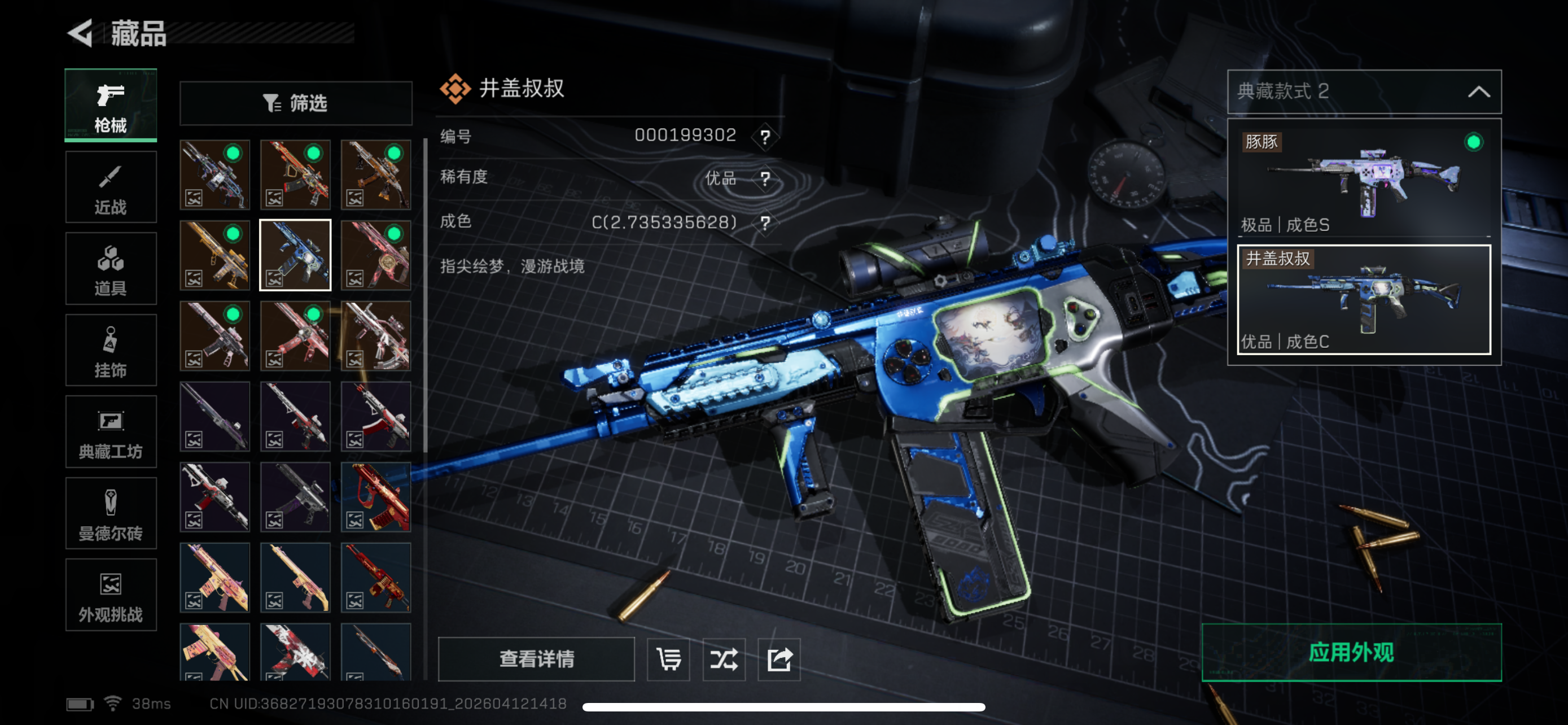1568x725 pixels.
Task: Open the 近战 melee category
Action: 111,187
